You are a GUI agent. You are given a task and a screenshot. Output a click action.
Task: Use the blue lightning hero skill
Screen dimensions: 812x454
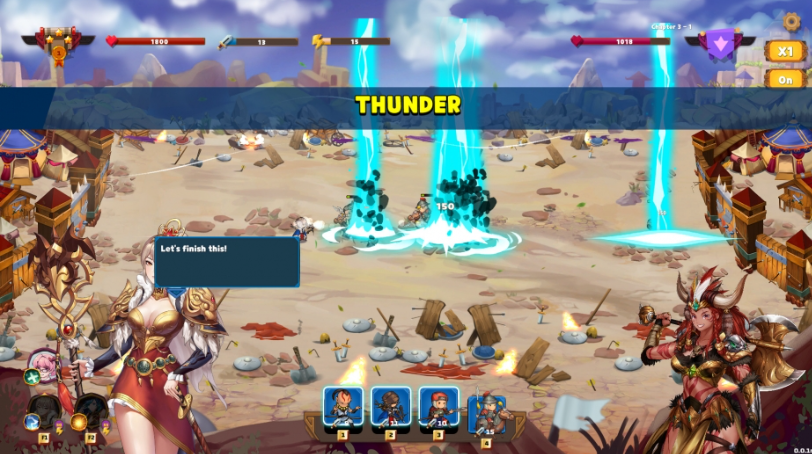33,421
